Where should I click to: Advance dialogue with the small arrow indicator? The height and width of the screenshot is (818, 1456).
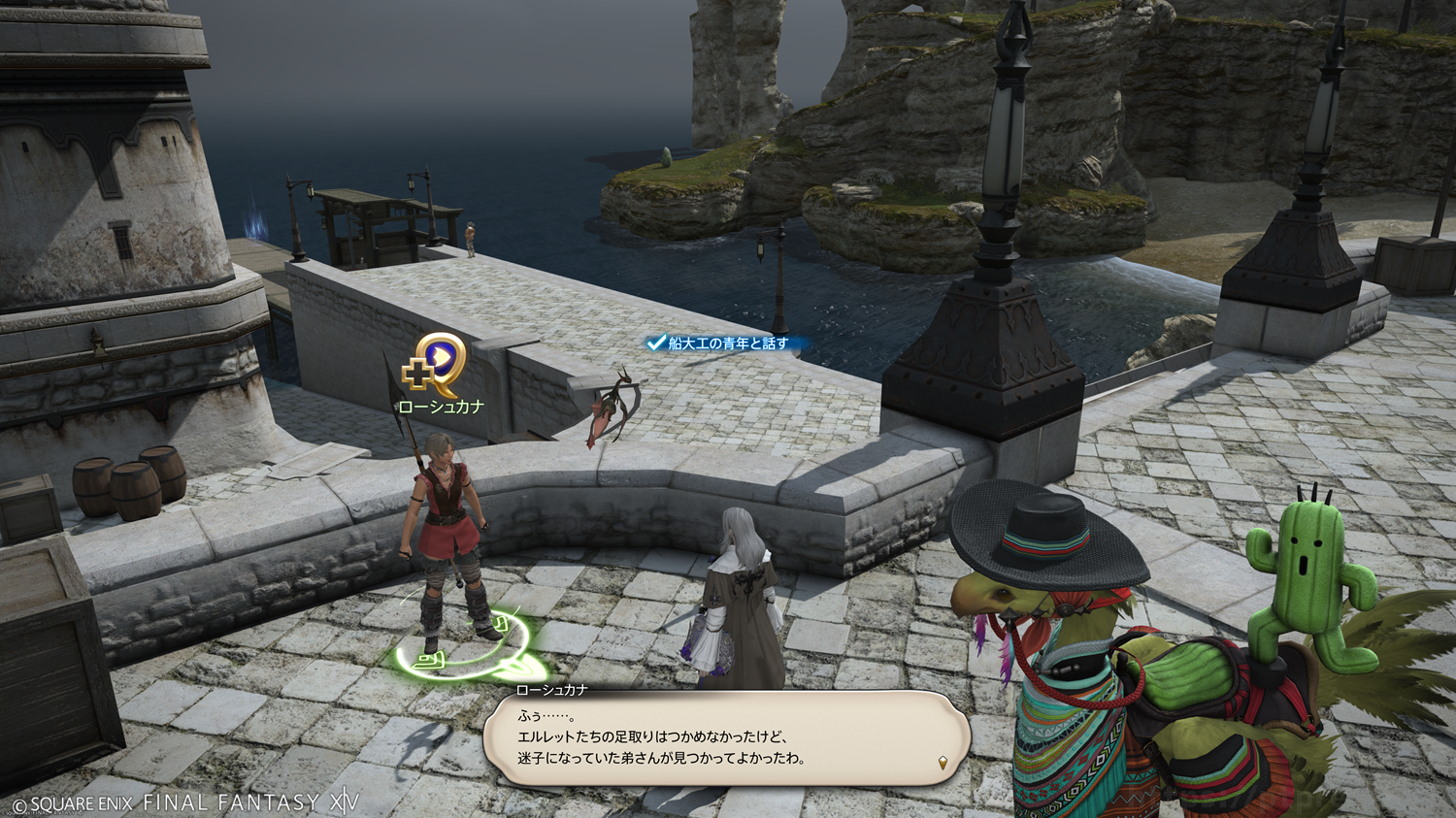(x=942, y=763)
